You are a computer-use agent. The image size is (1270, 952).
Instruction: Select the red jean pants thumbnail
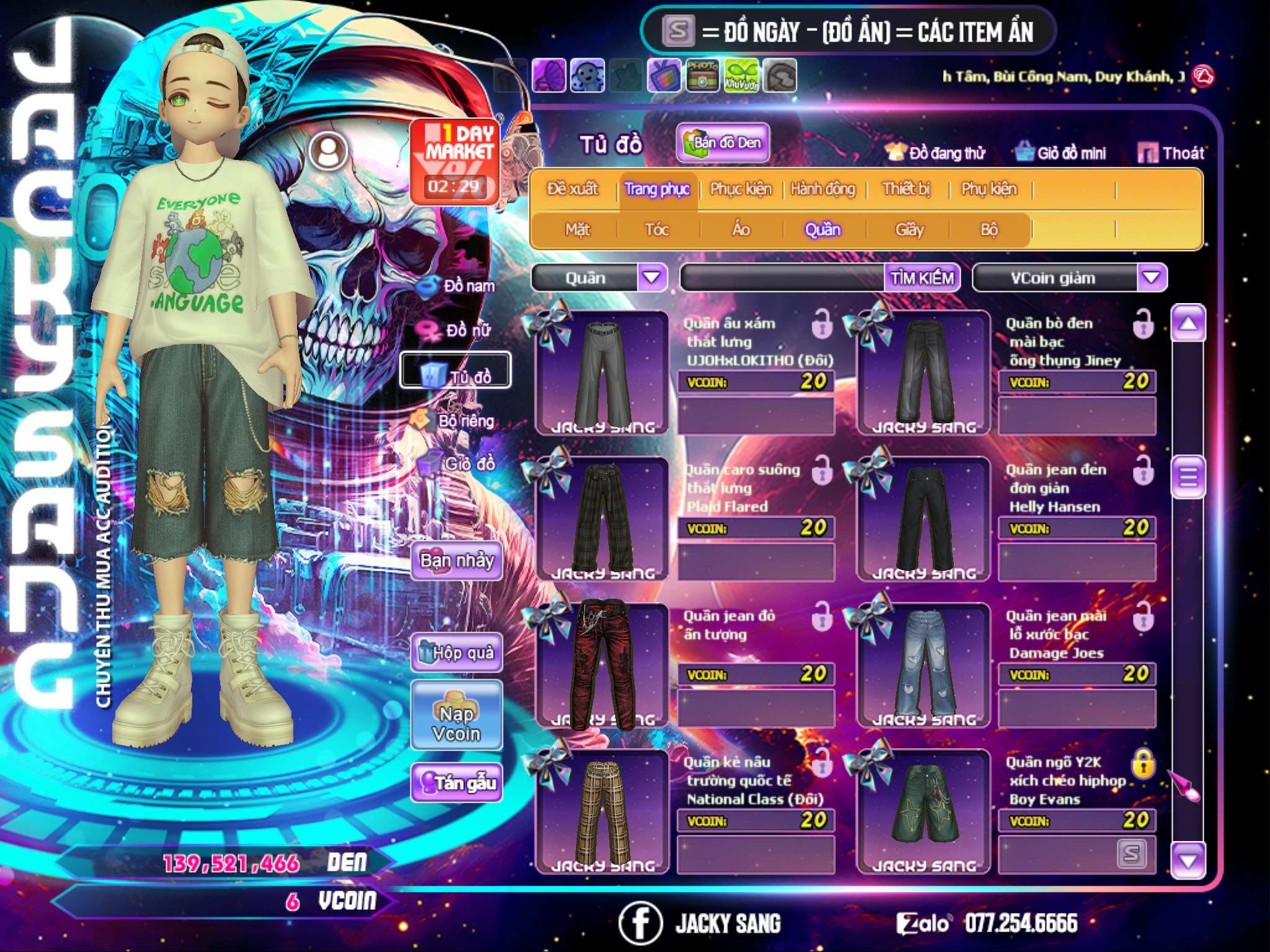pos(602,664)
